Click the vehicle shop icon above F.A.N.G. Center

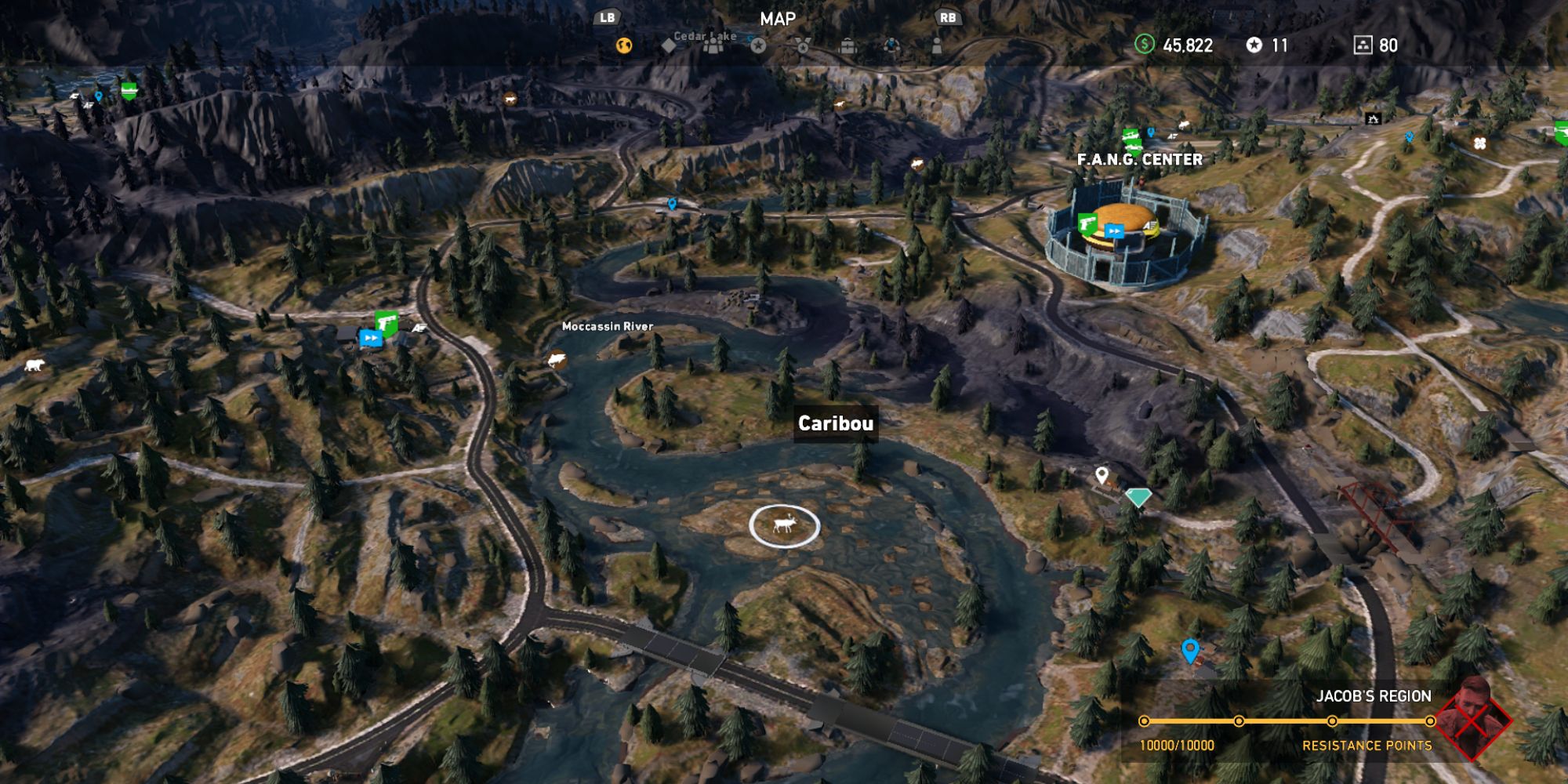point(1132,146)
